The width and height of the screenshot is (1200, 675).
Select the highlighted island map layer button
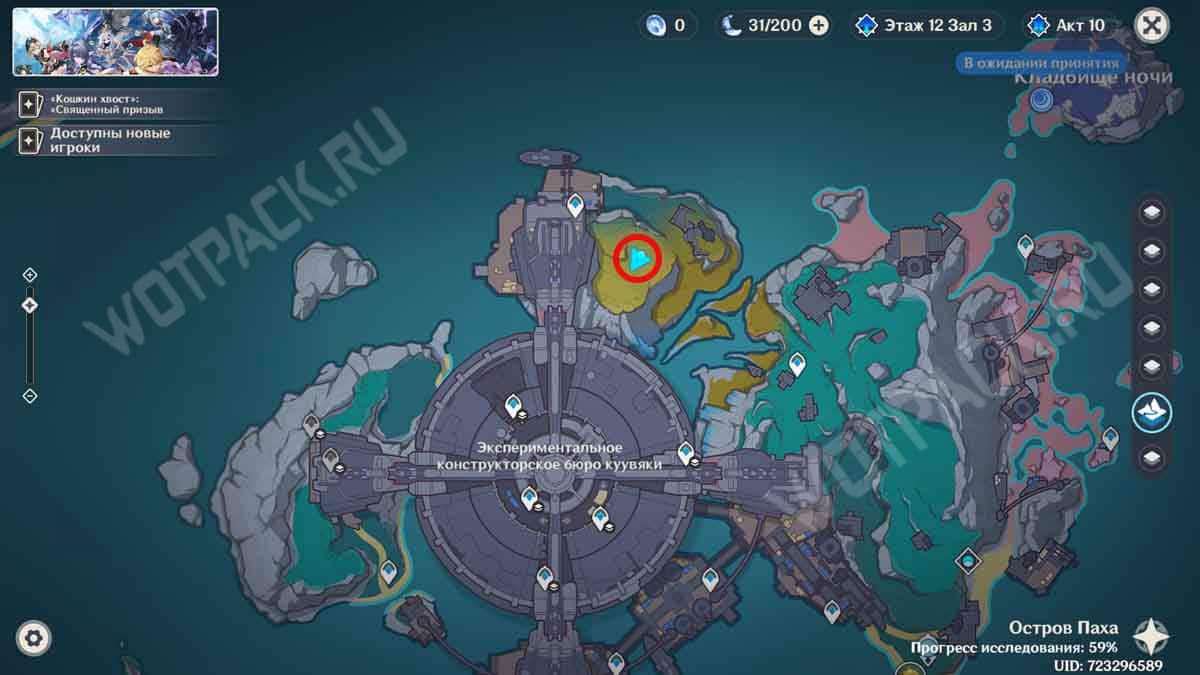(x=1152, y=412)
